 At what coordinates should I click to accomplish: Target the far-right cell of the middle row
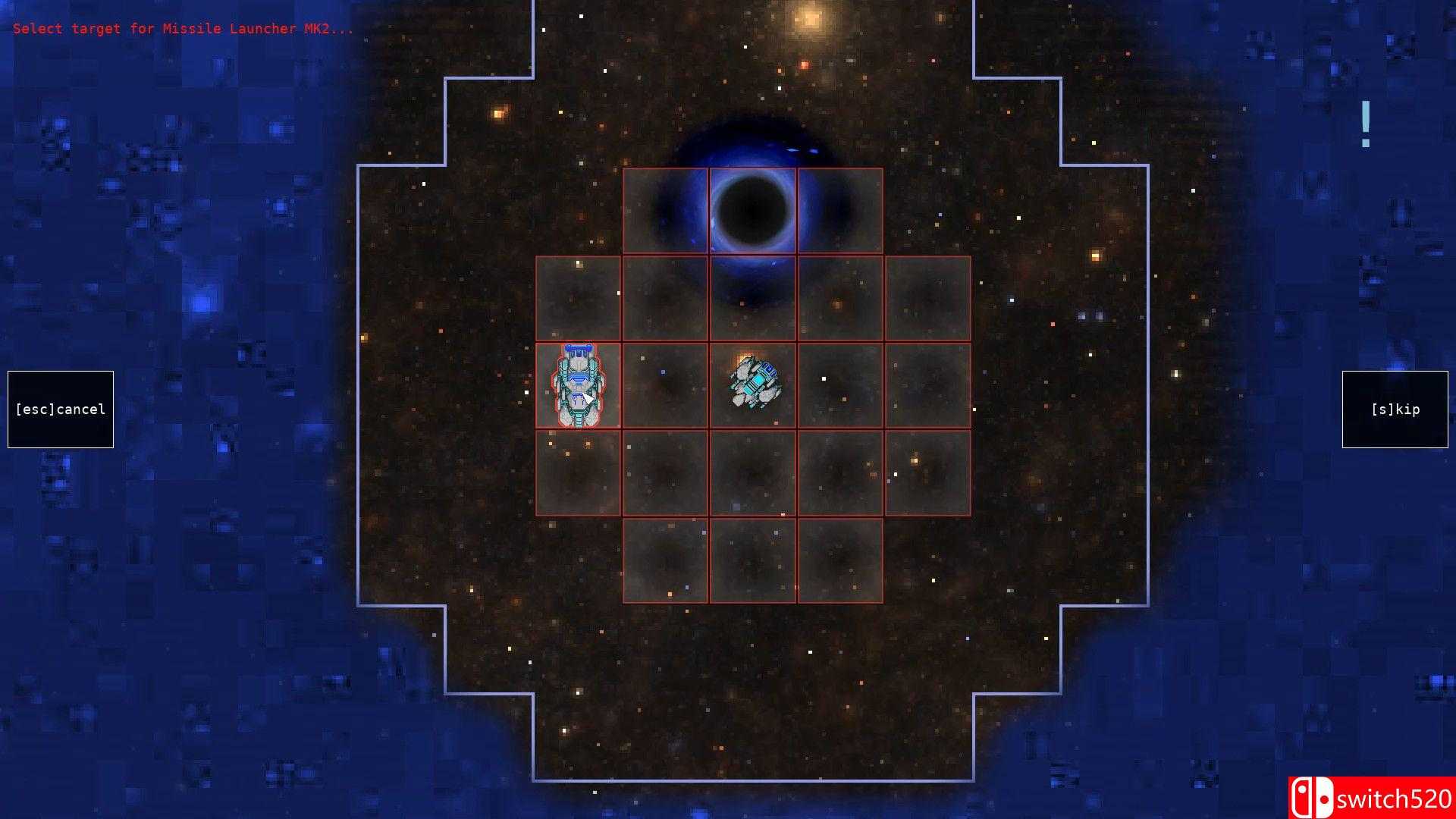point(925,384)
